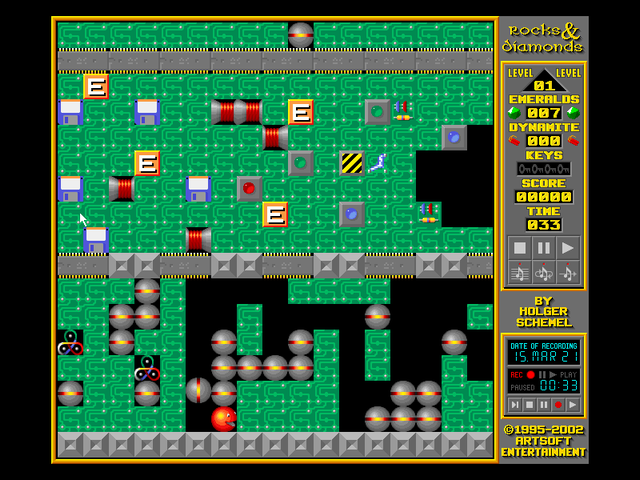Click the game panel play button
Viewport: 640px width, 480px height.
(x=568, y=247)
